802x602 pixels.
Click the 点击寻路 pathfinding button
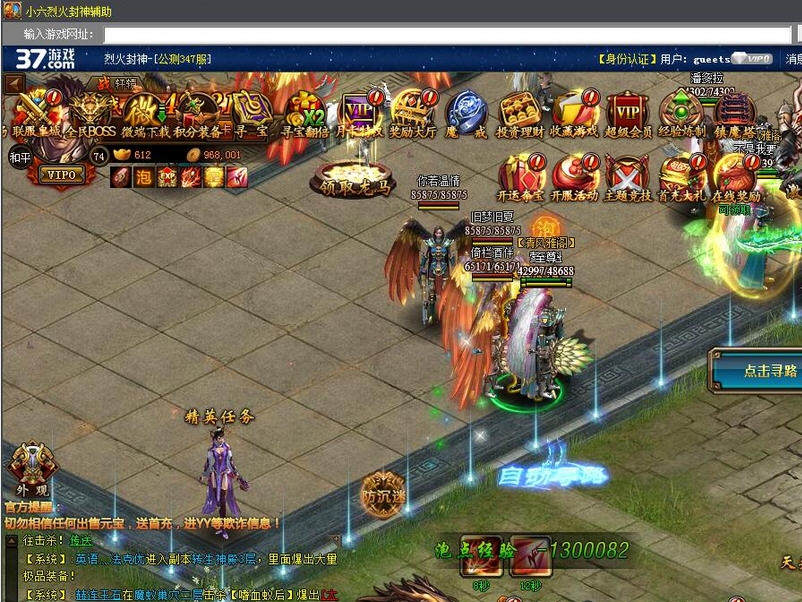pyautogui.click(x=758, y=369)
